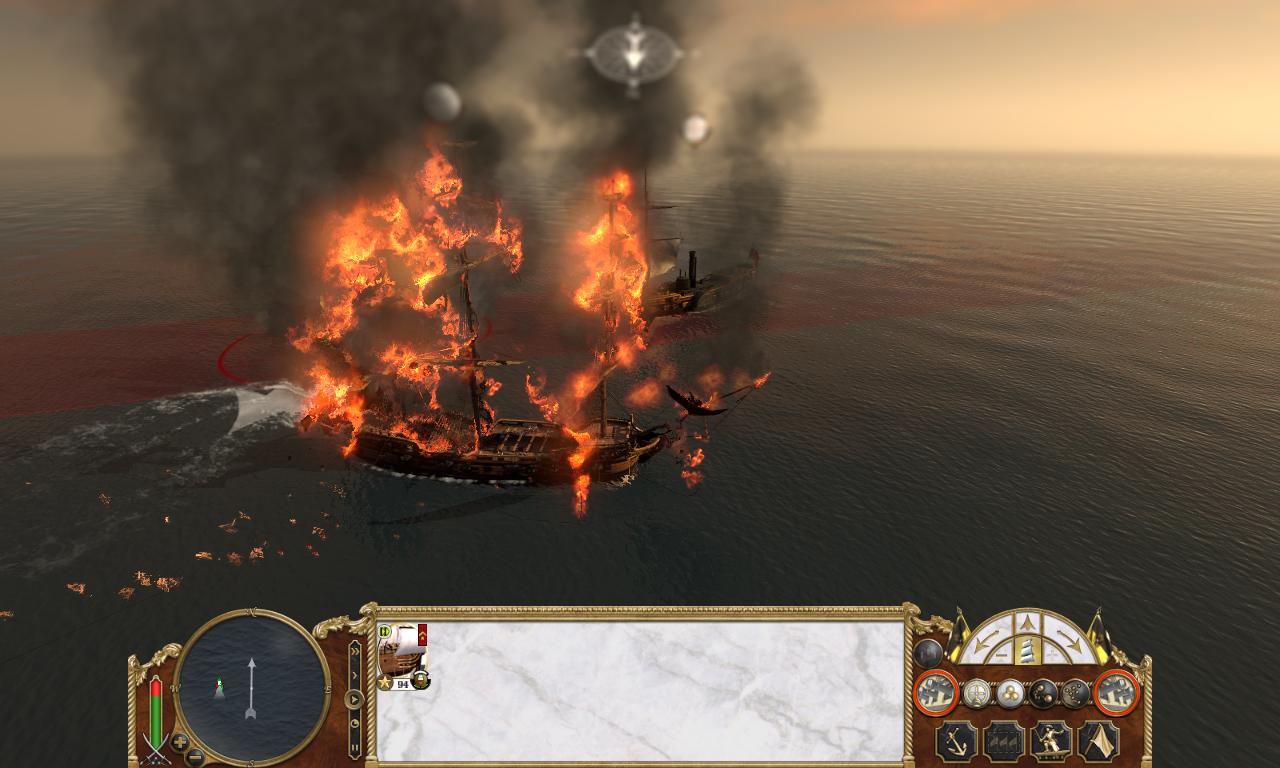Switch to slow motion speed
The image size is (1280, 768).
[x=354, y=722]
